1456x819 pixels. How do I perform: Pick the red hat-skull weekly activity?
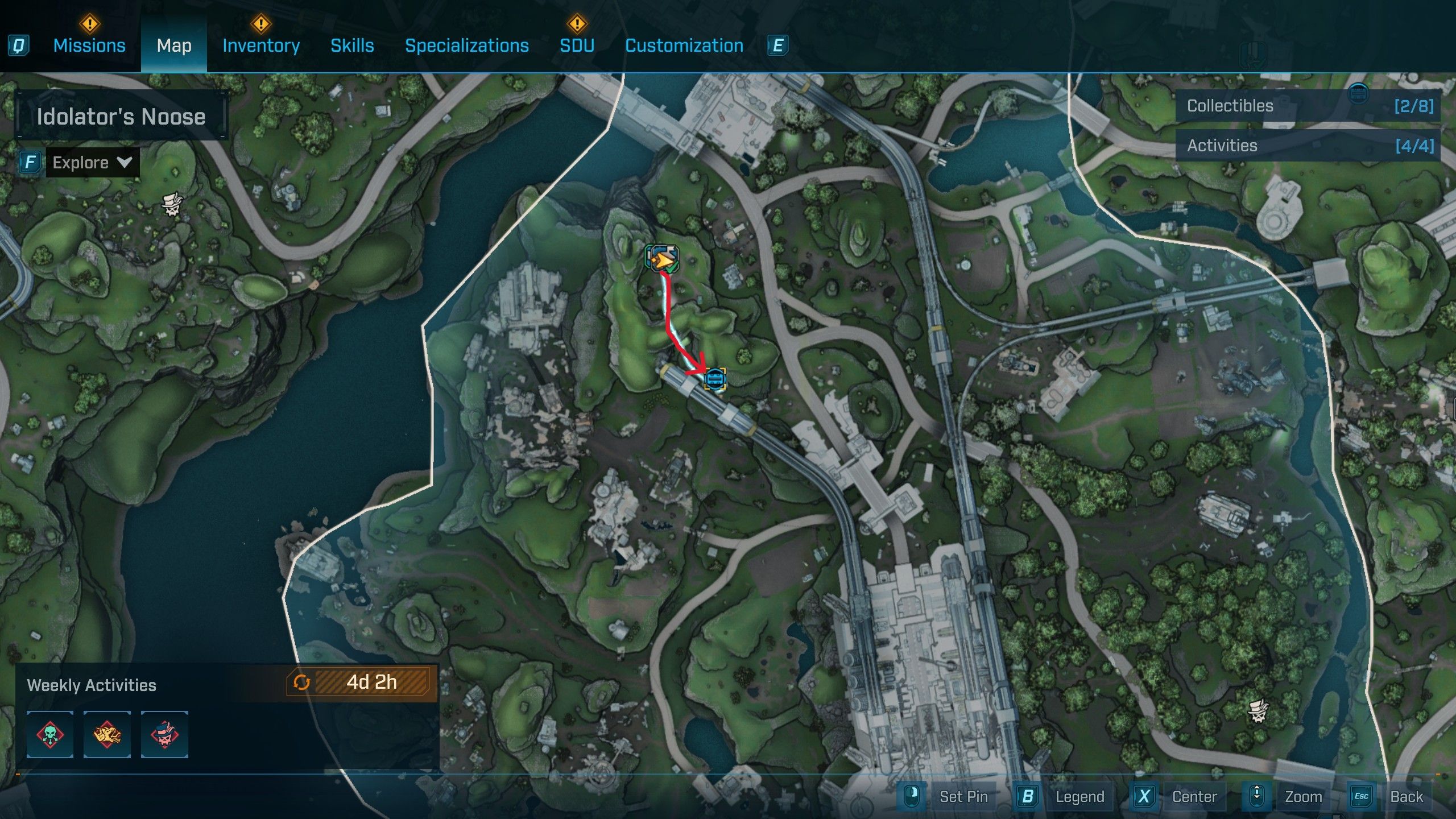pos(164,734)
